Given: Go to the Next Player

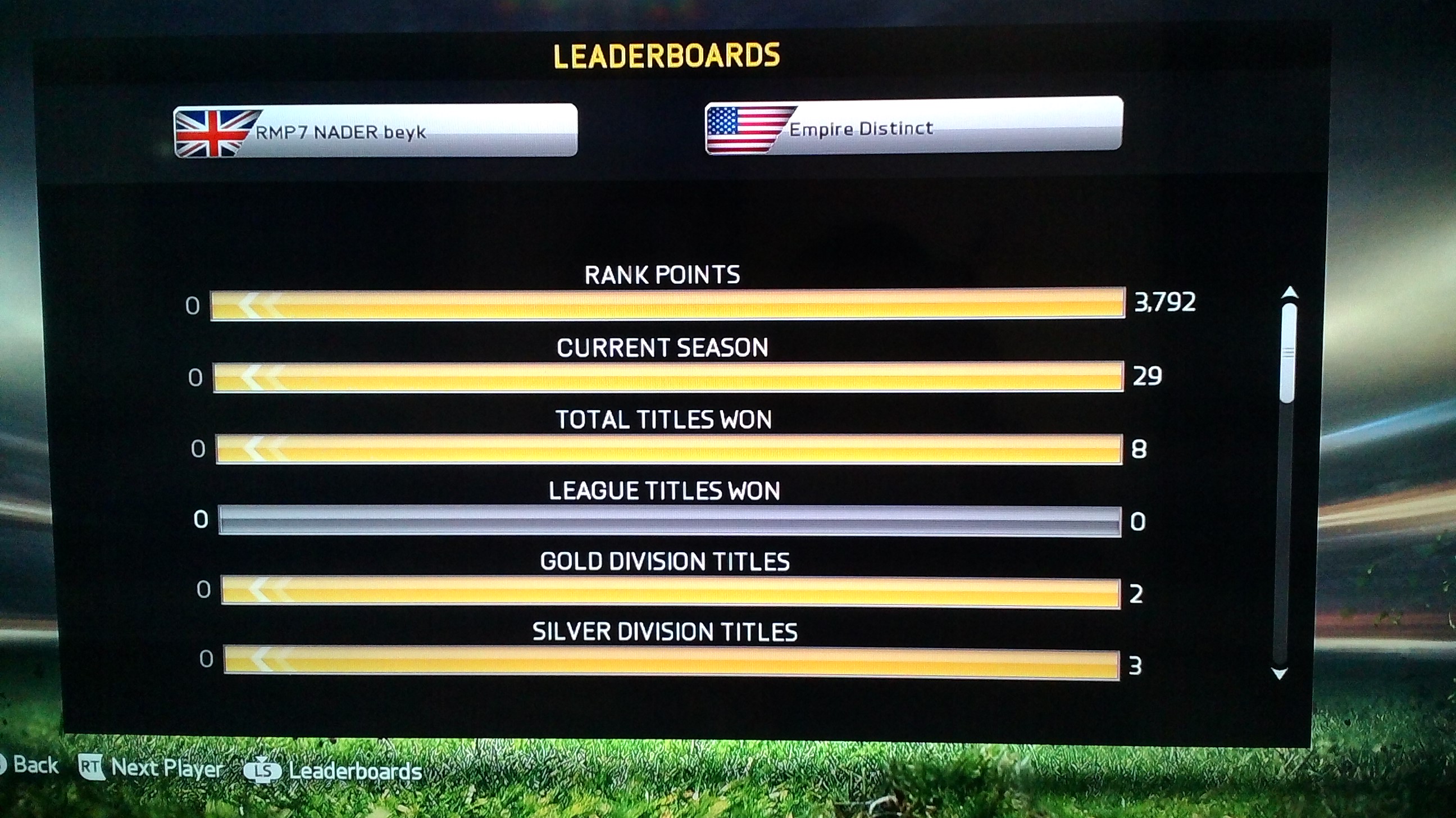Looking at the screenshot, I should coord(152,767).
